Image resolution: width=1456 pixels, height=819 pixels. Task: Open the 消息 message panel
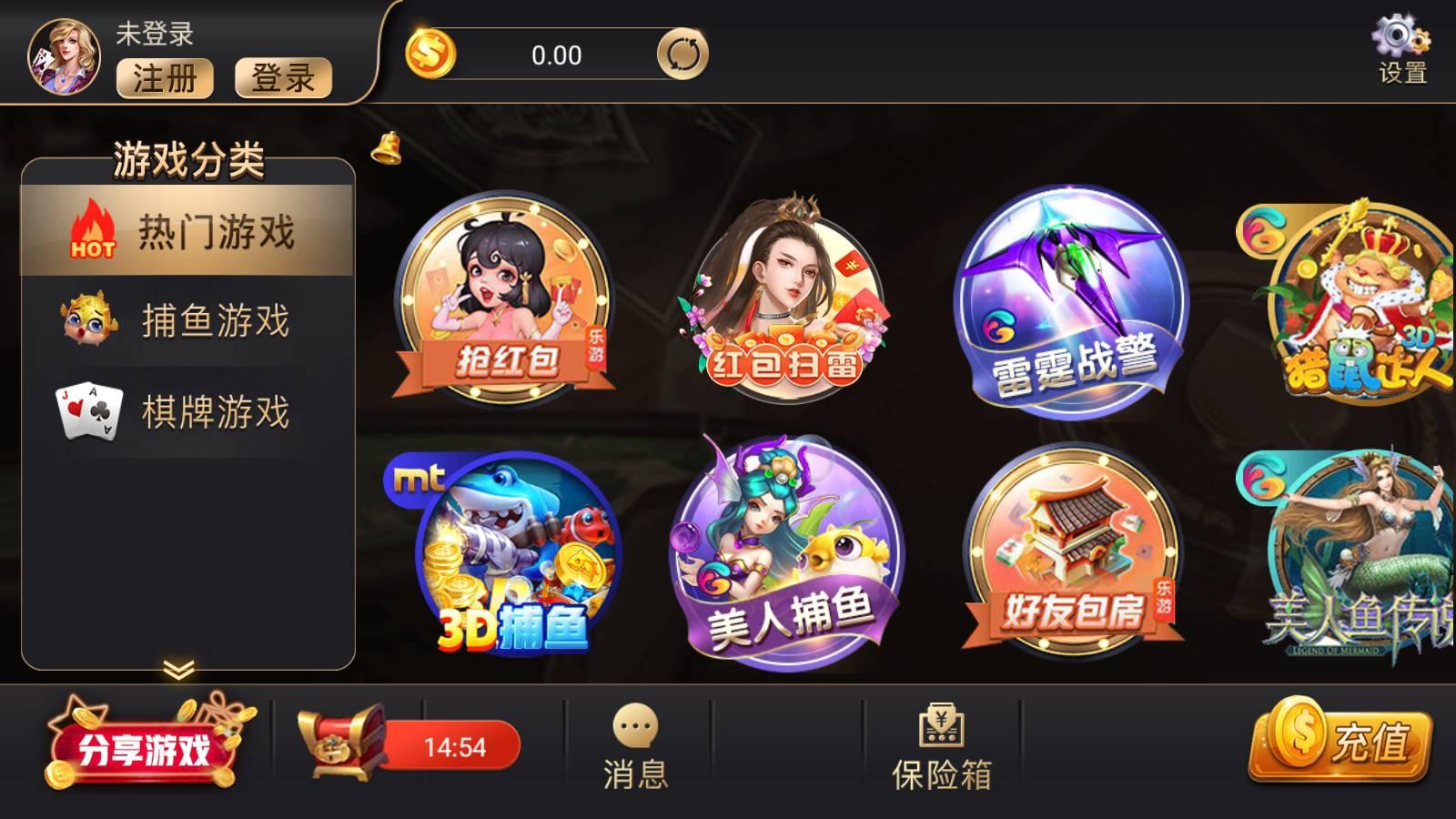pyautogui.click(x=637, y=746)
